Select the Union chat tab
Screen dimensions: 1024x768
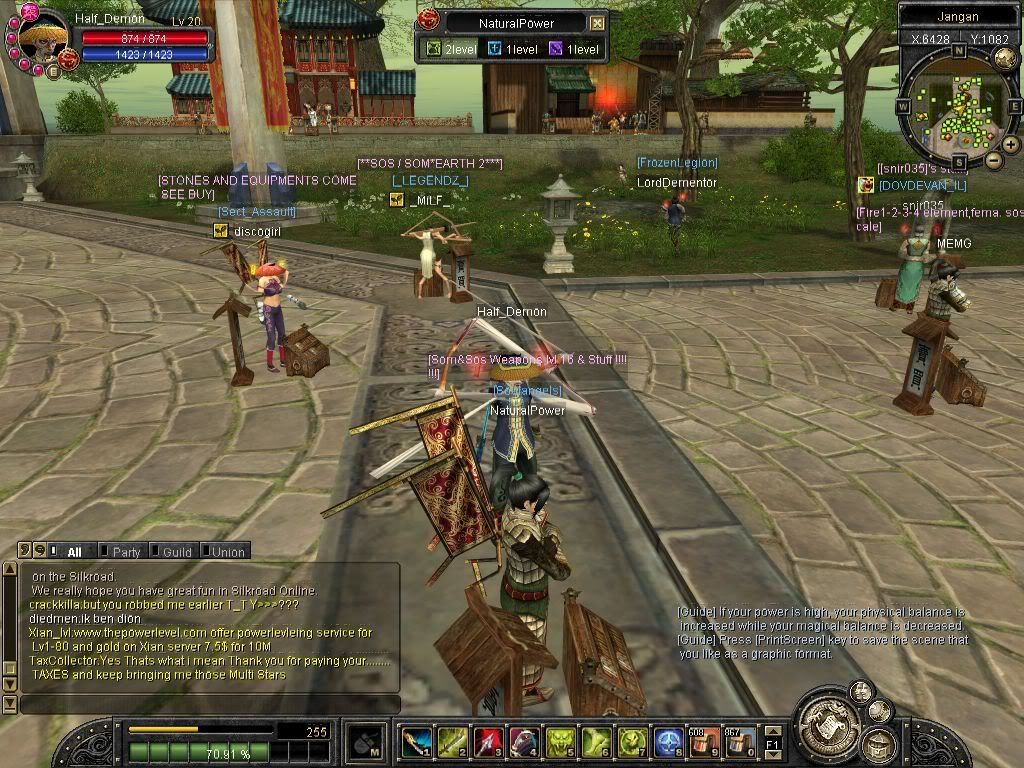[x=227, y=551]
